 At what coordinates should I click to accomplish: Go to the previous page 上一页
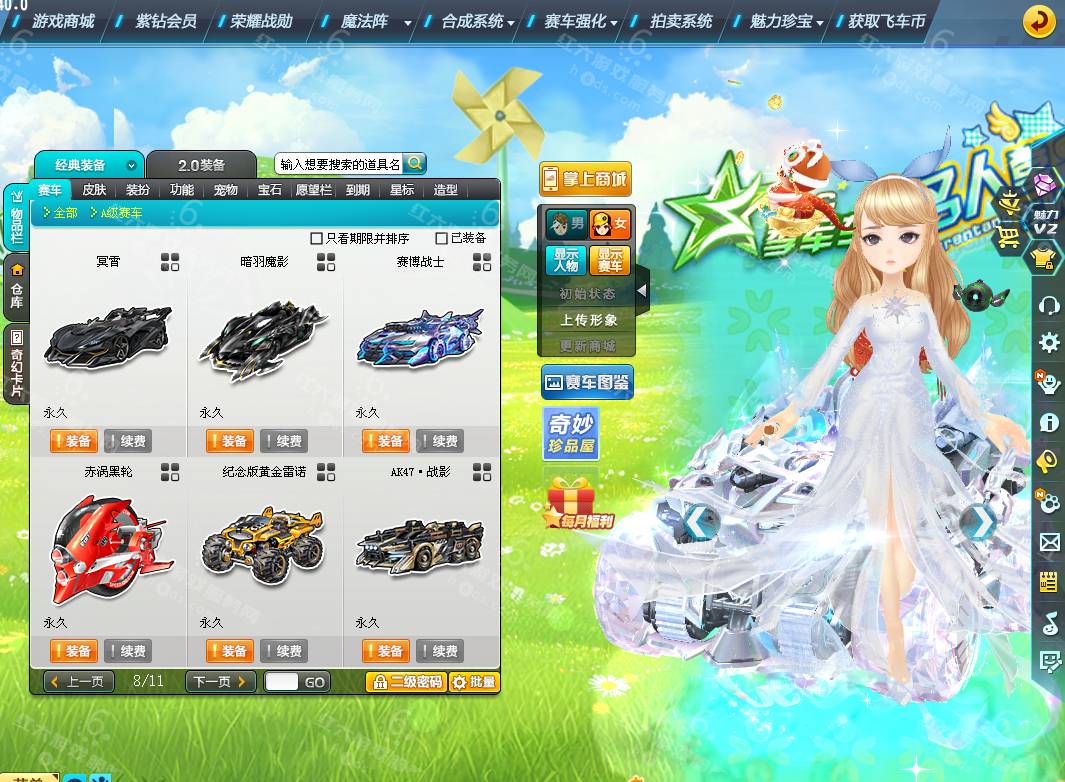coord(79,682)
